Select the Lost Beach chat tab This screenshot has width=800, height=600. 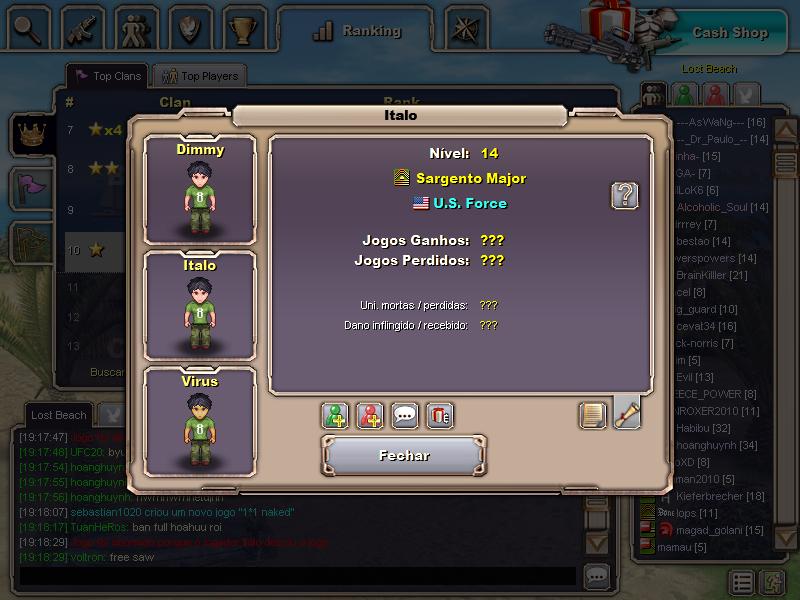pos(58,415)
